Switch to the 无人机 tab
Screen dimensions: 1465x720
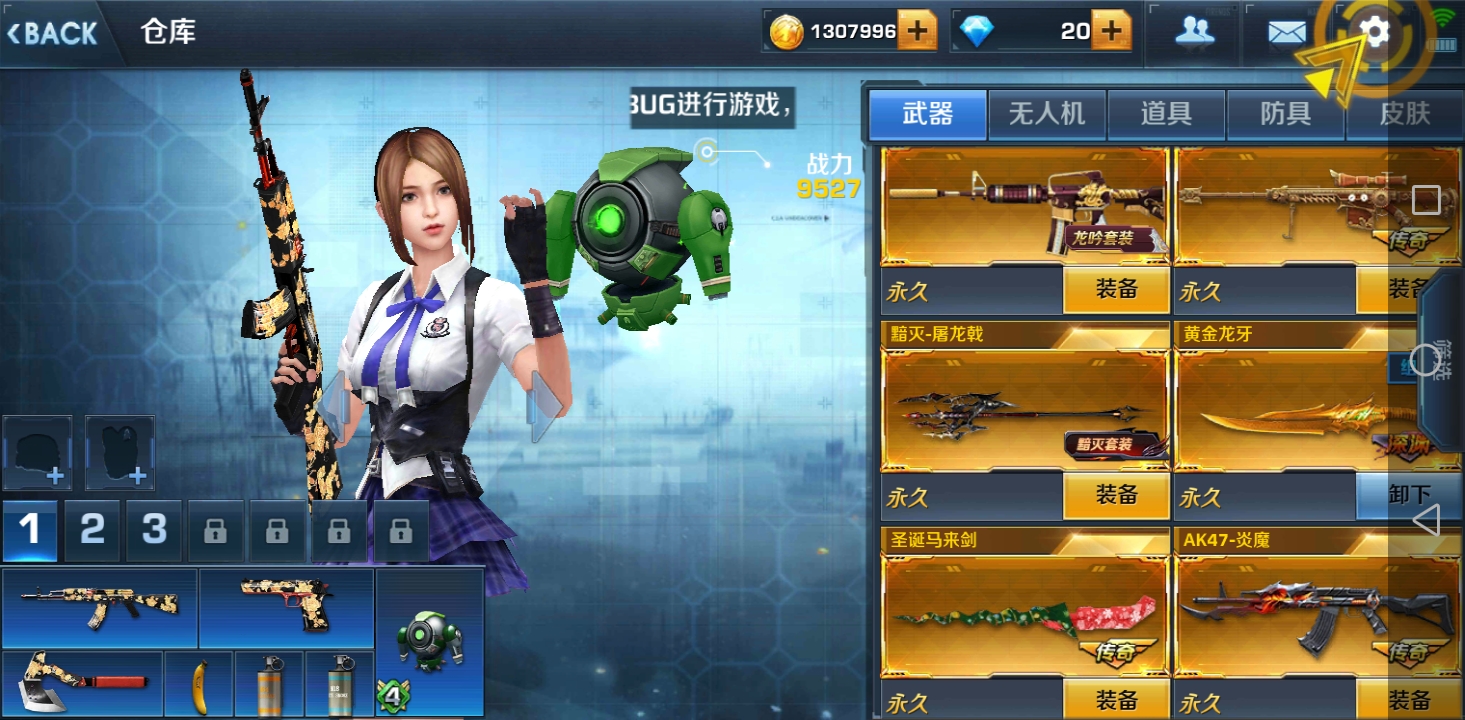click(1046, 114)
